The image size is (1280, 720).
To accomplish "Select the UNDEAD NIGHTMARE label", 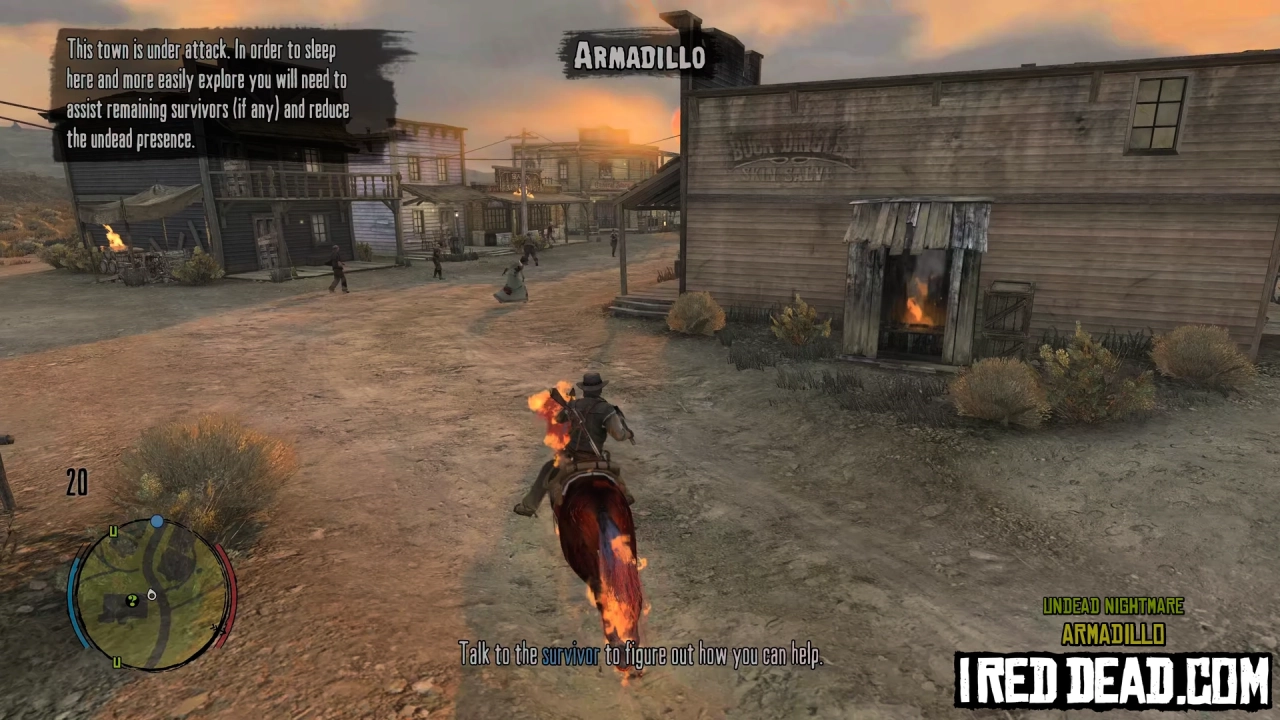I will click(x=1113, y=606).
